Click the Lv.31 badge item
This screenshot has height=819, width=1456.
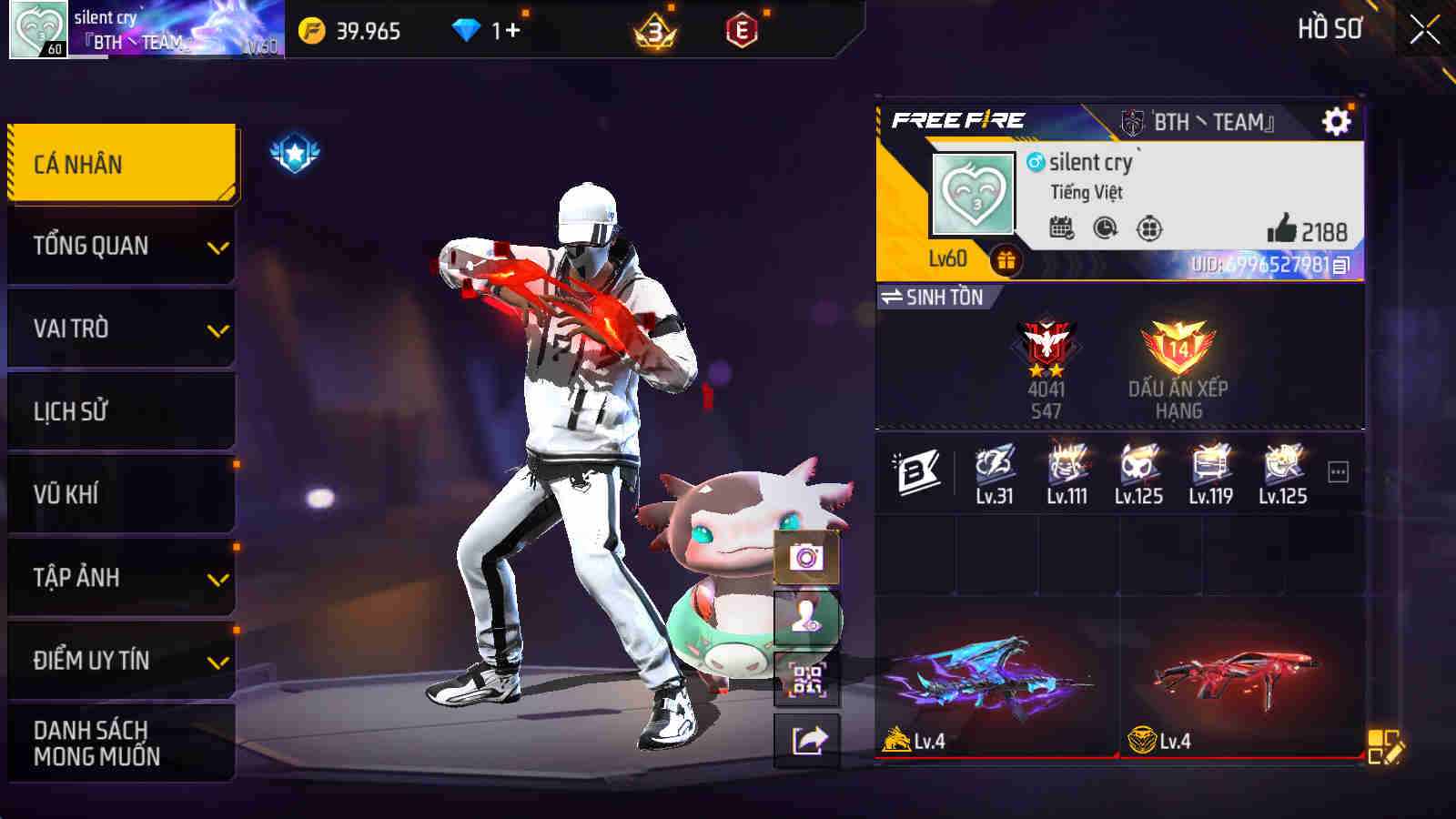[993, 473]
